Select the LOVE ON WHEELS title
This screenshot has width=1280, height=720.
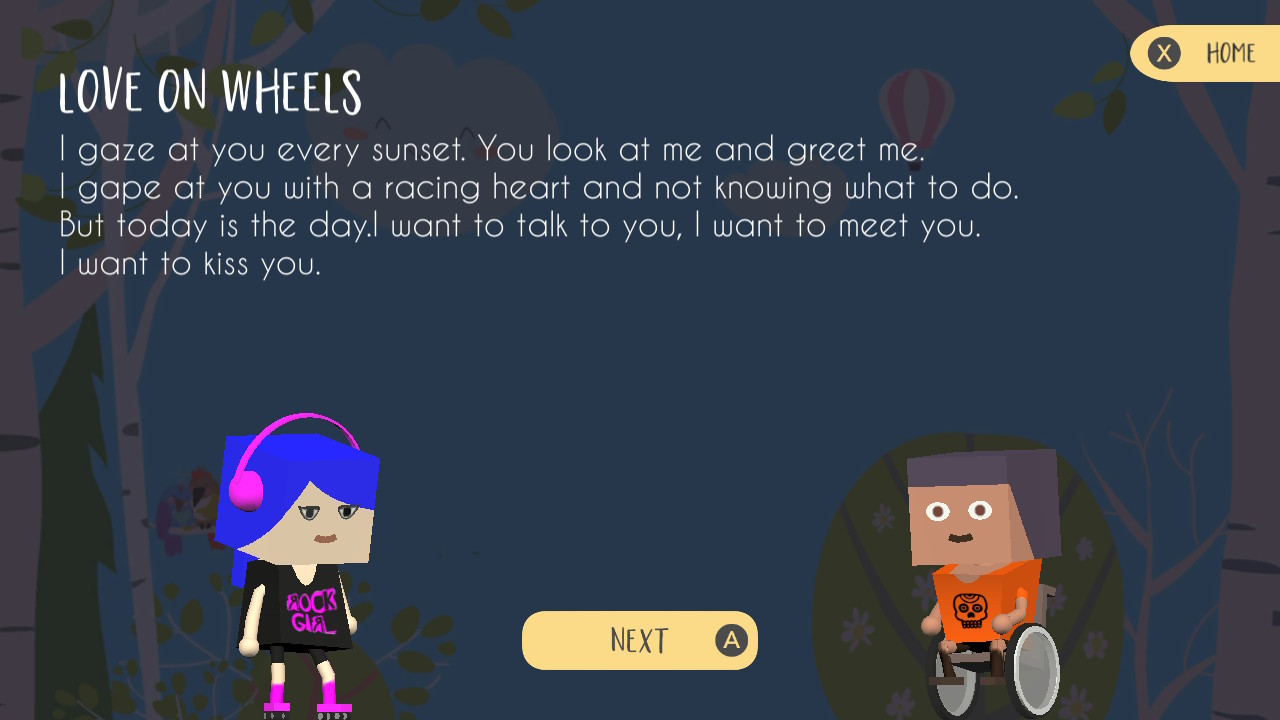point(210,92)
